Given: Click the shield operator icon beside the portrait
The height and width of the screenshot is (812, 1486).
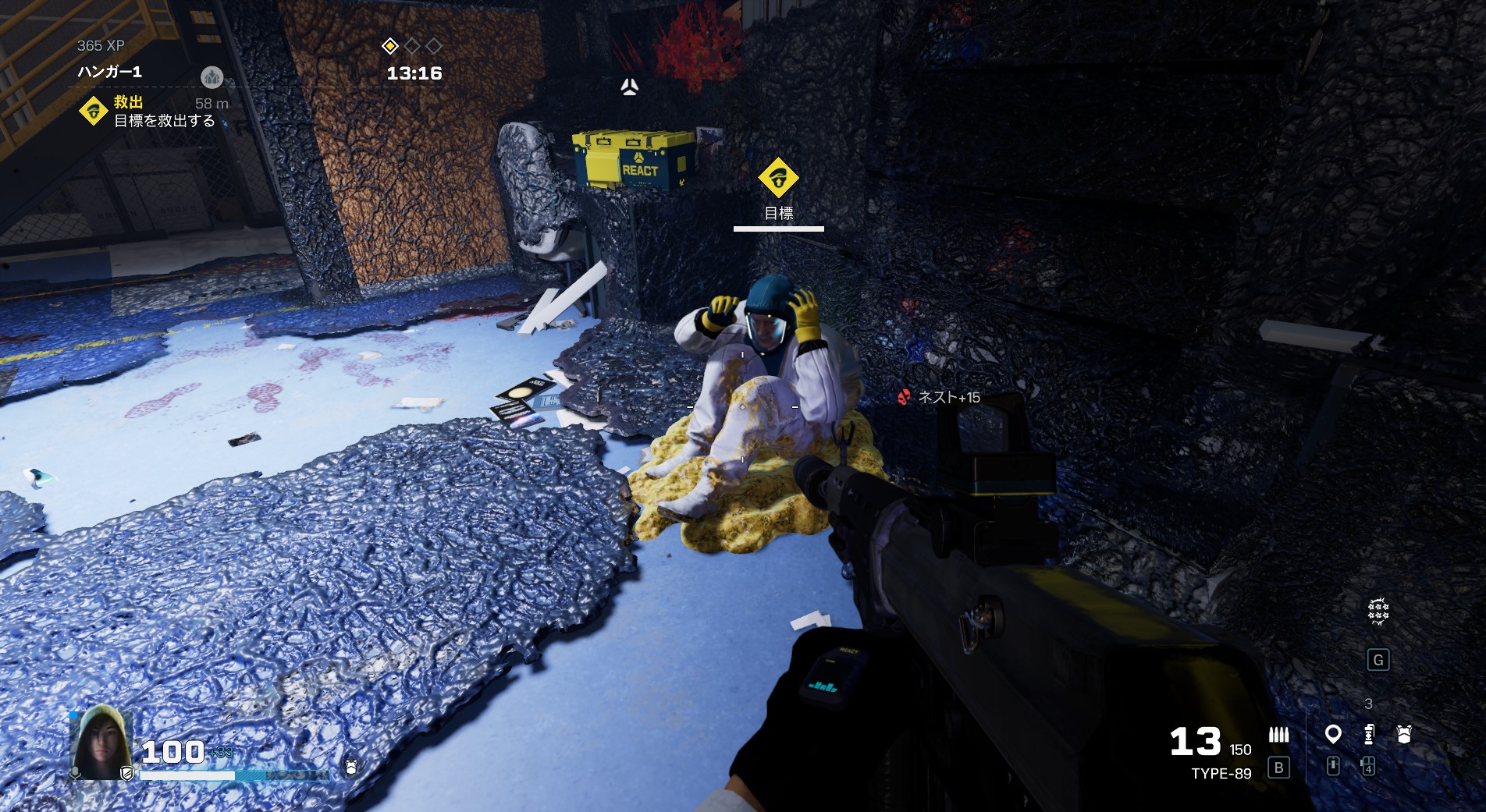Looking at the screenshot, I should pos(127,775).
